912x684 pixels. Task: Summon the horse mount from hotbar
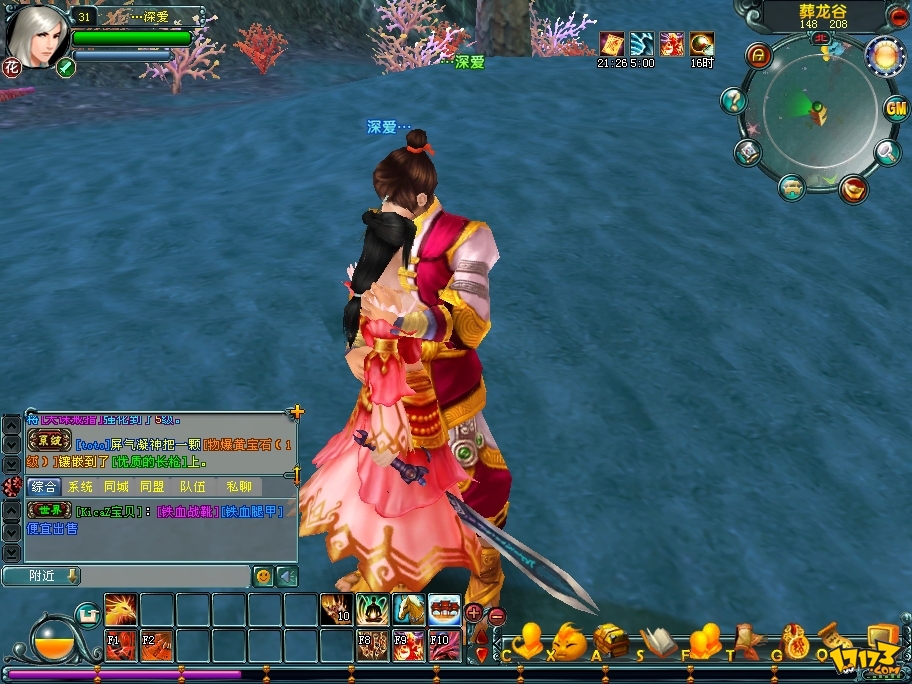[x=408, y=609]
